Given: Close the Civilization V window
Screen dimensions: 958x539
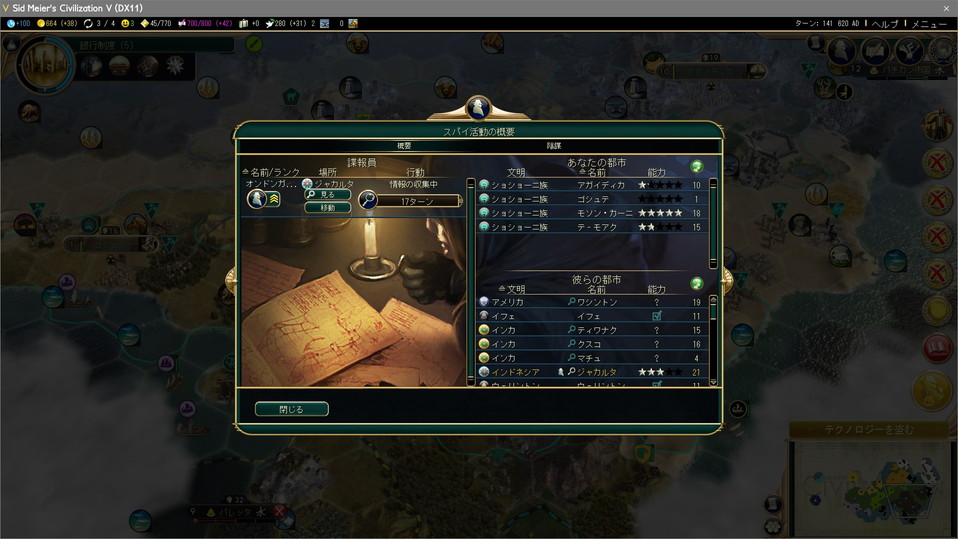Looking at the screenshot, I should 946,8.
